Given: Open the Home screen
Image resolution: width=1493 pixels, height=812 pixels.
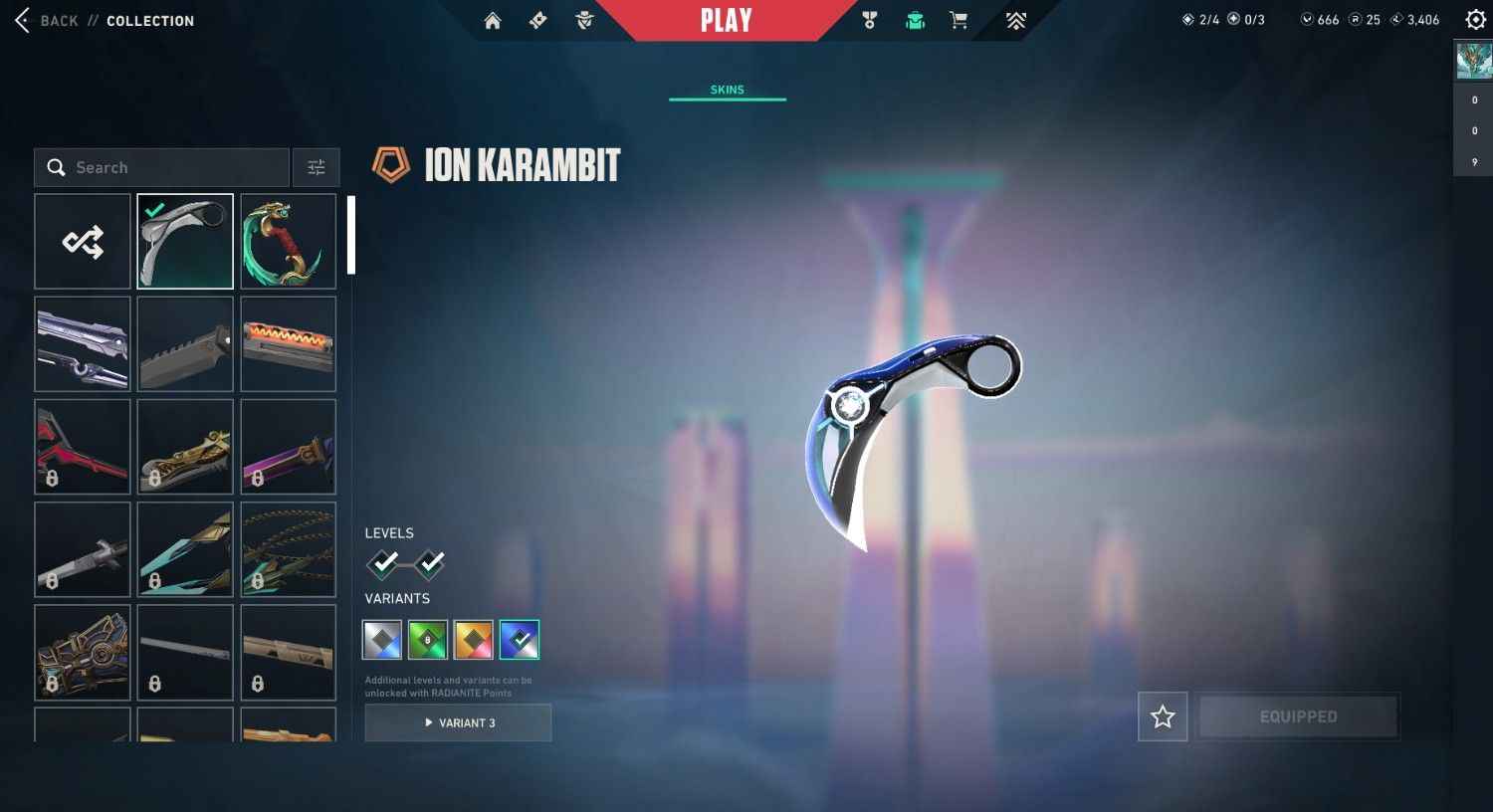Looking at the screenshot, I should click(492, 20).
